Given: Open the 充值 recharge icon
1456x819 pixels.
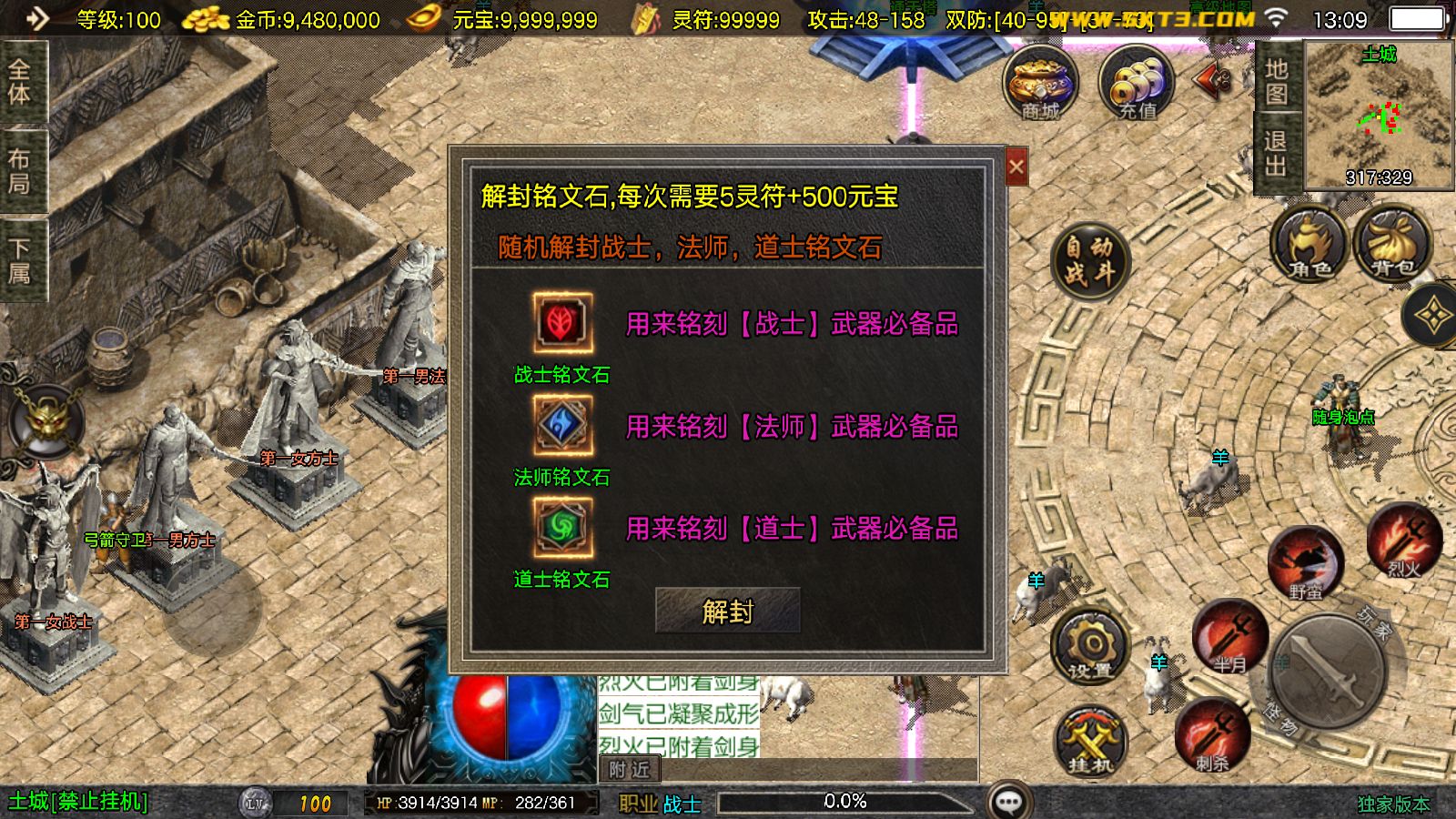Looking at the screenshot, I should pos(1136,85).
